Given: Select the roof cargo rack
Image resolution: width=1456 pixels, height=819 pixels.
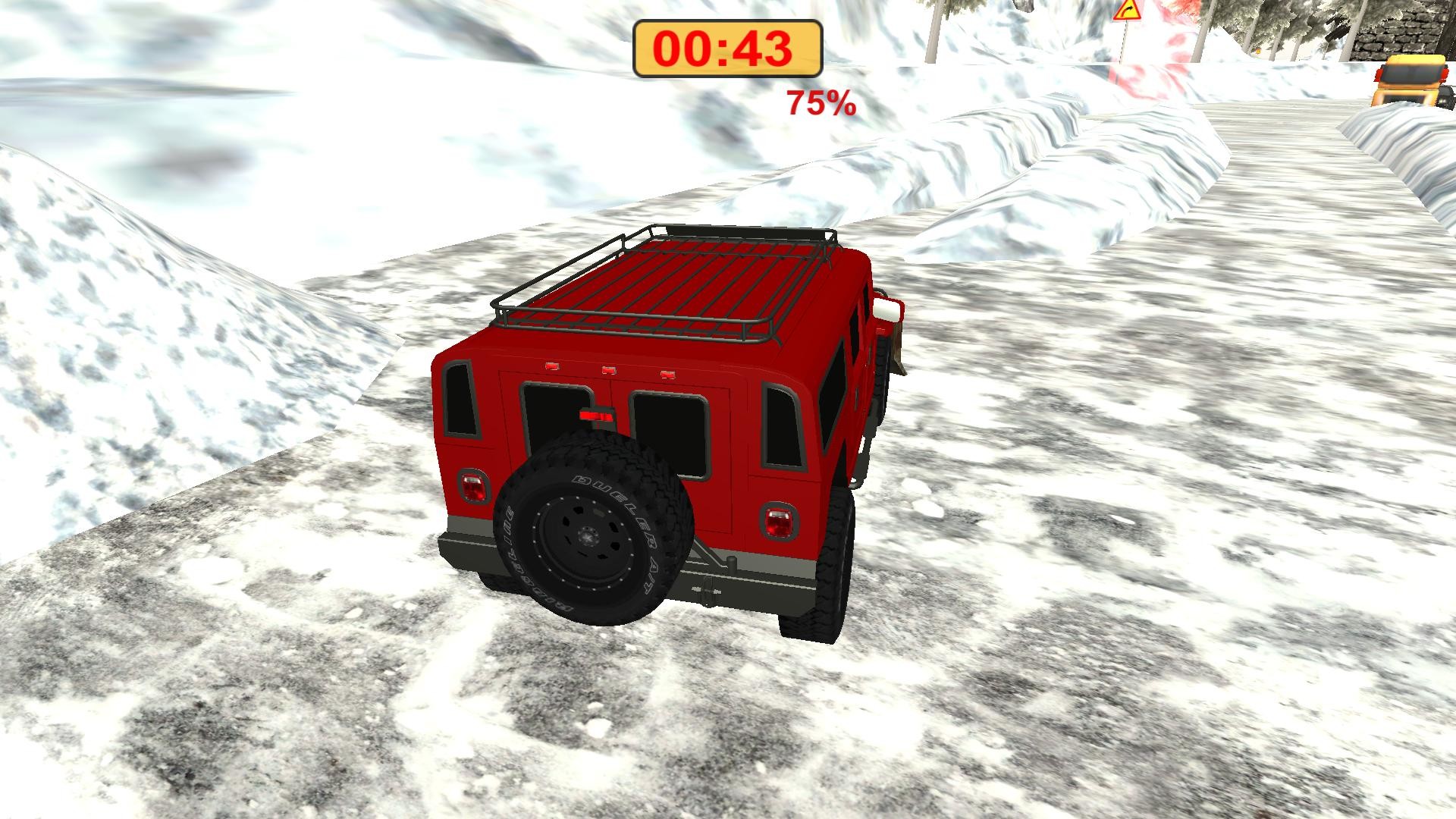Looking at the screenshot, I should click(675, 284).
